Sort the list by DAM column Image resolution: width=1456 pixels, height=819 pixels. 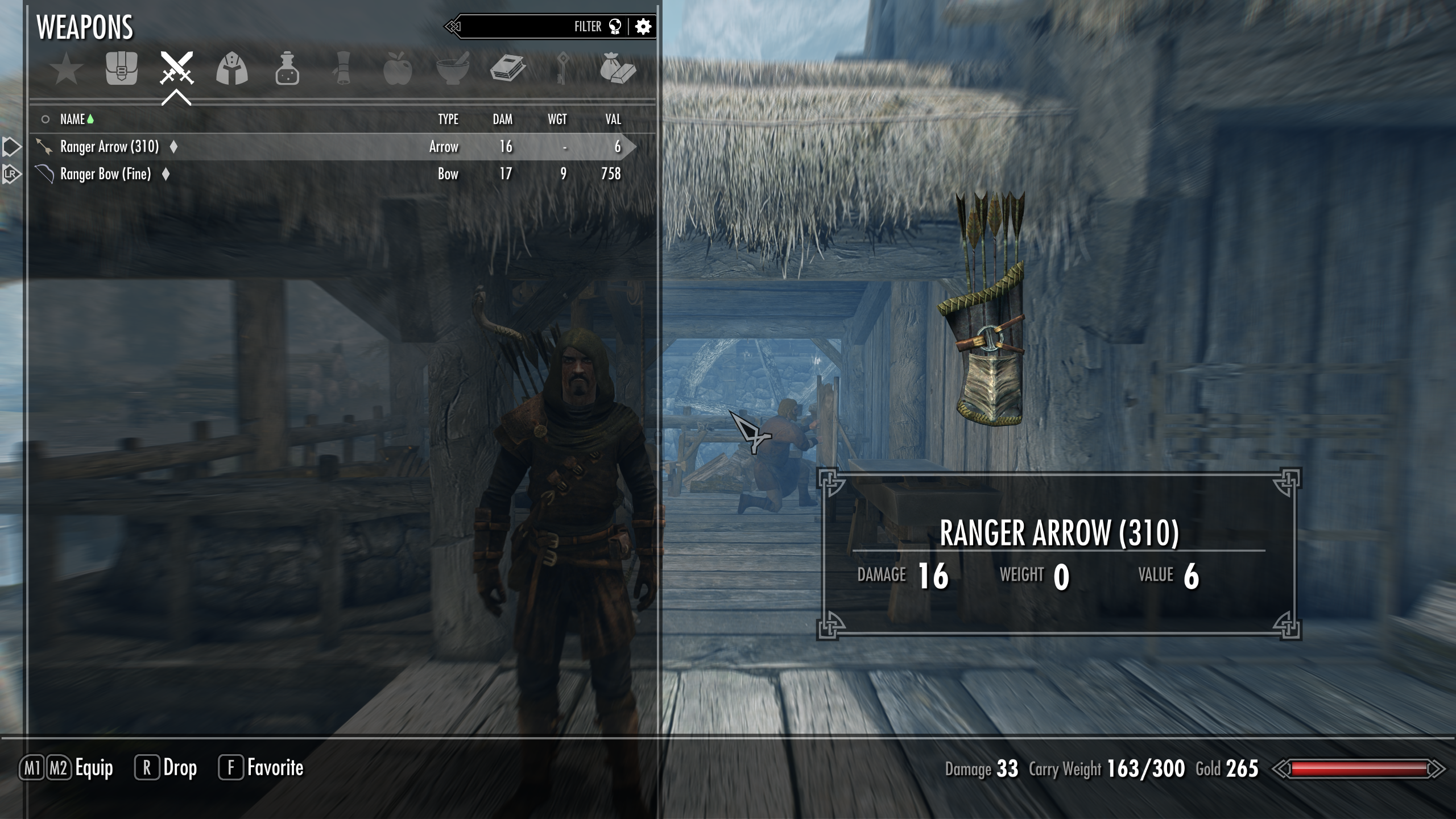503,119
